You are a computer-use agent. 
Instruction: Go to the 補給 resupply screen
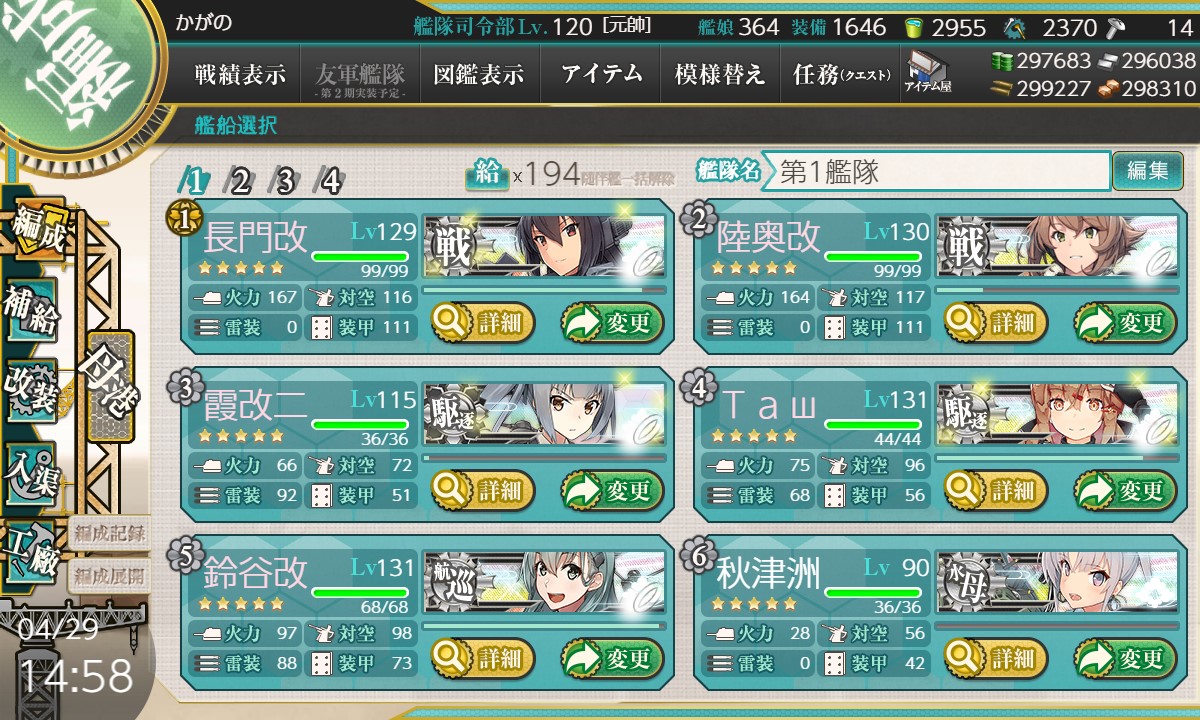coord(31,310)
